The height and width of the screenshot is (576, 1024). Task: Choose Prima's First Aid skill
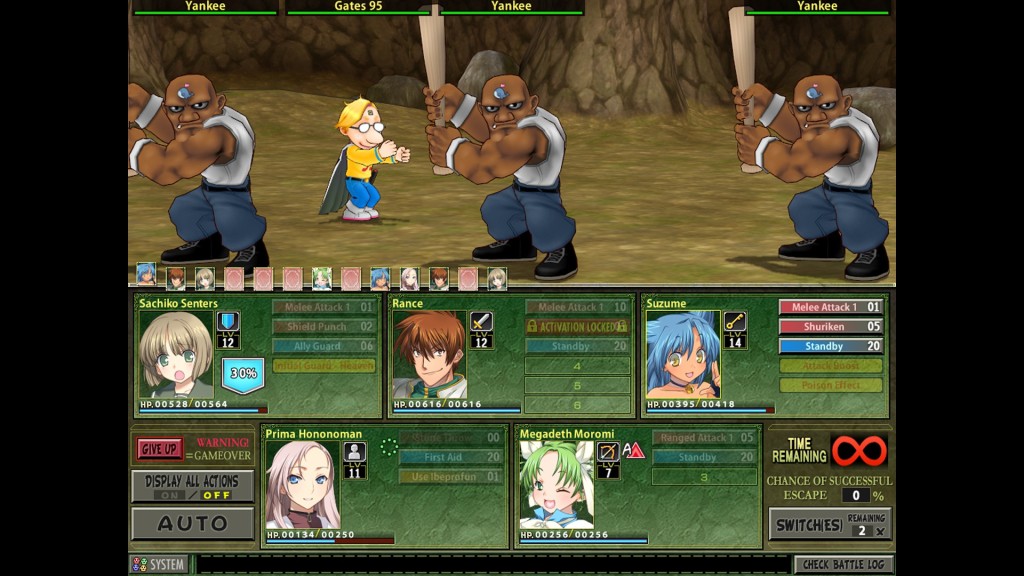coord(450,457)
